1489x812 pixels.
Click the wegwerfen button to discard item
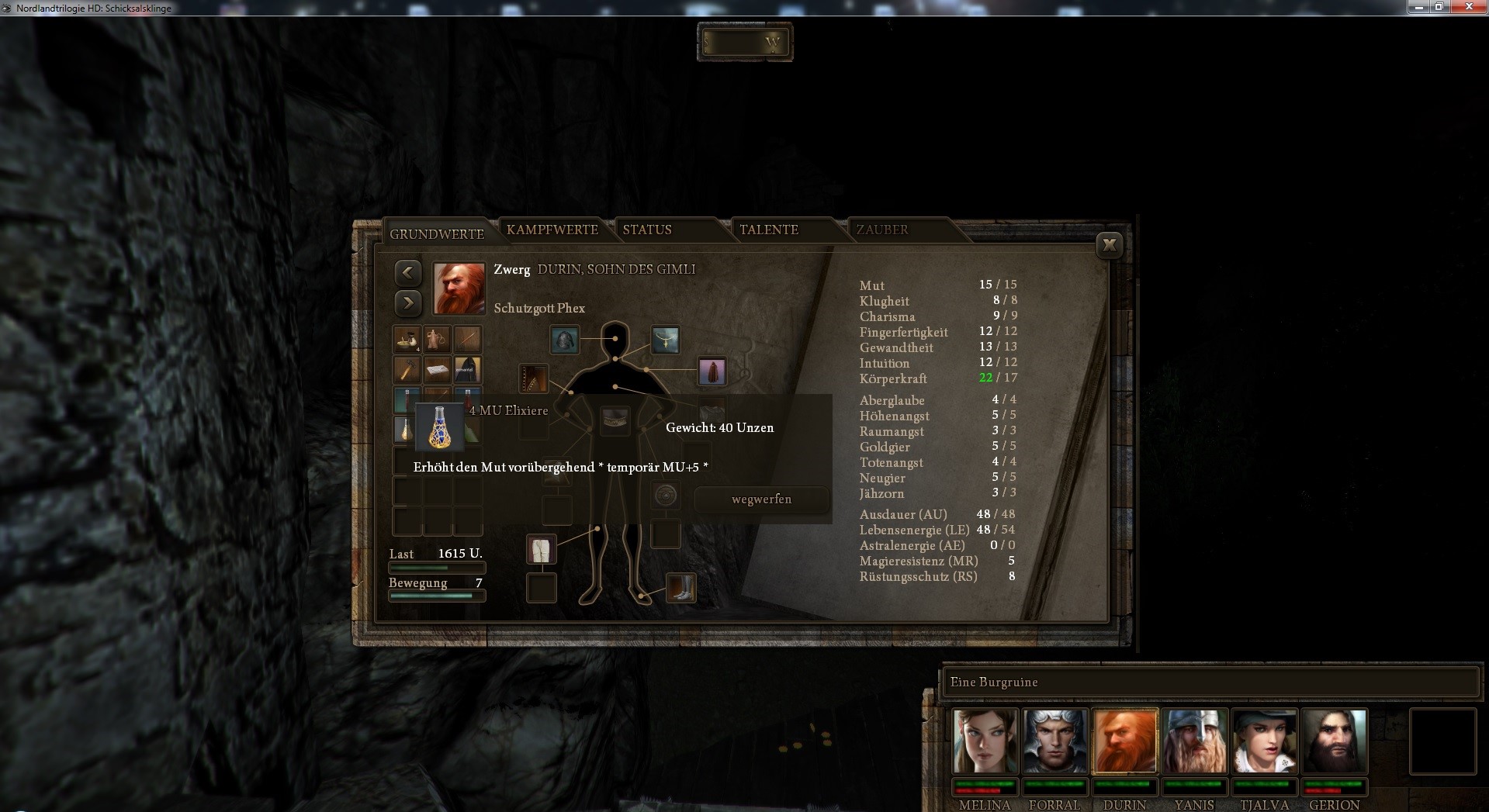761,499
